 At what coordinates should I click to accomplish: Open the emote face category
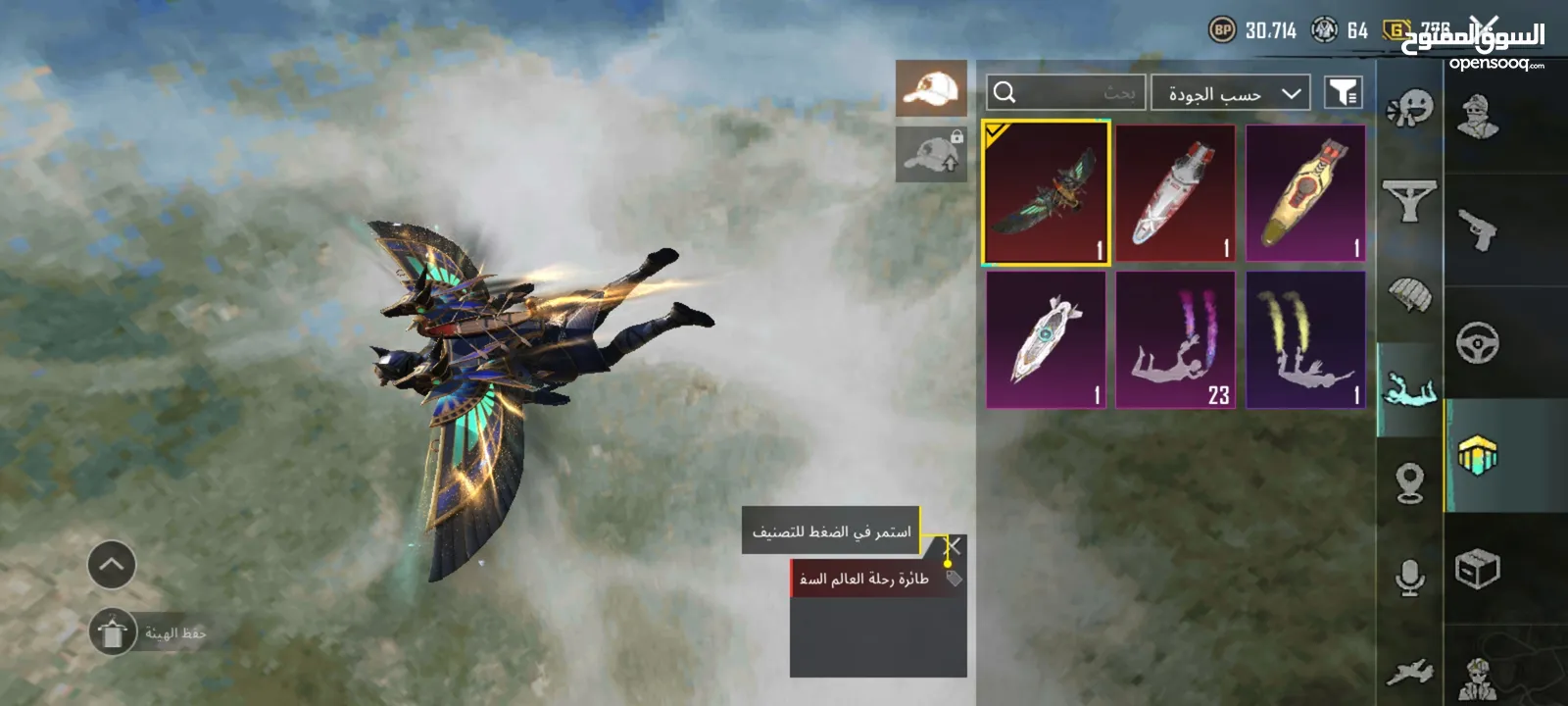point(1409,108)
